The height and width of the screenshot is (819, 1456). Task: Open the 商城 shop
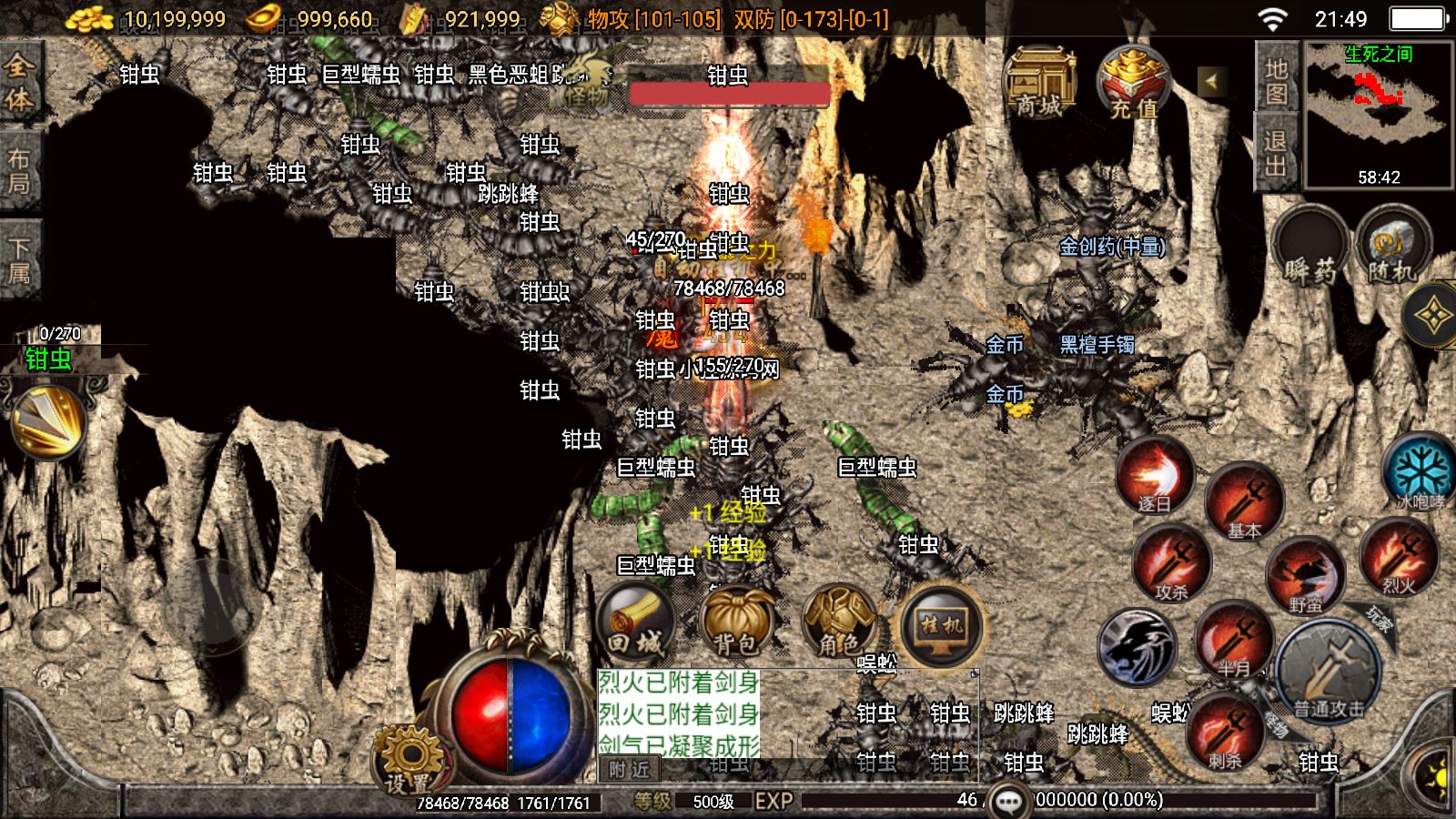coord(1039,84)
